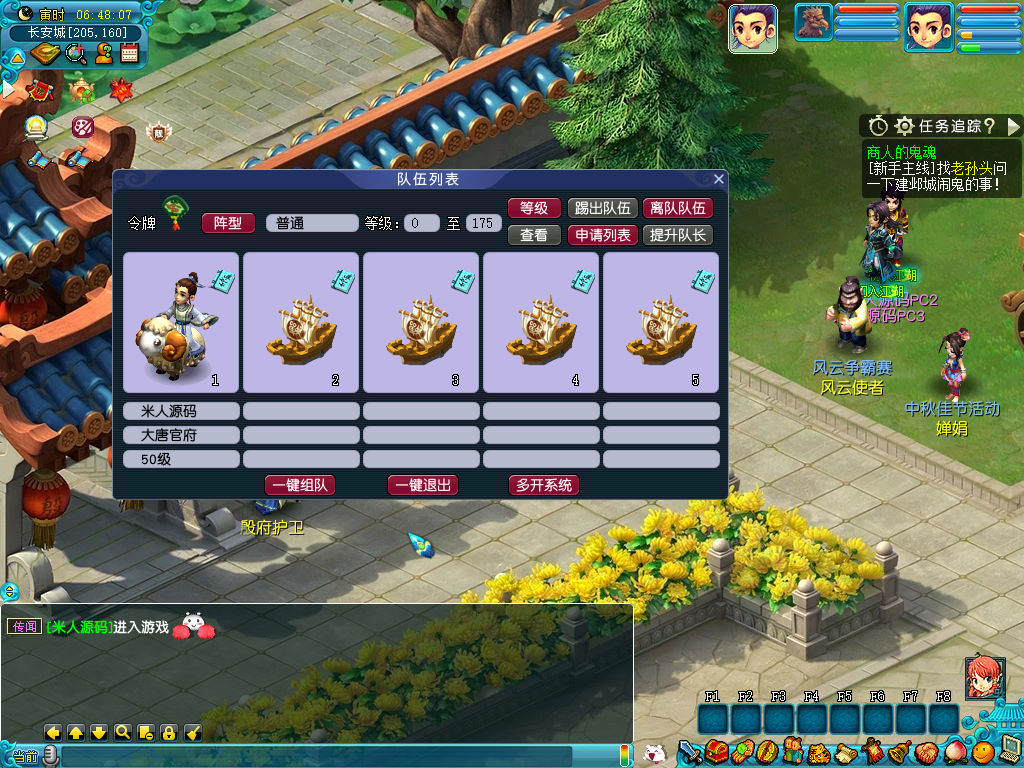Close the 队伍列表 team list window
The height and width of the screenshot is (768, 1024).
point(718,180)
